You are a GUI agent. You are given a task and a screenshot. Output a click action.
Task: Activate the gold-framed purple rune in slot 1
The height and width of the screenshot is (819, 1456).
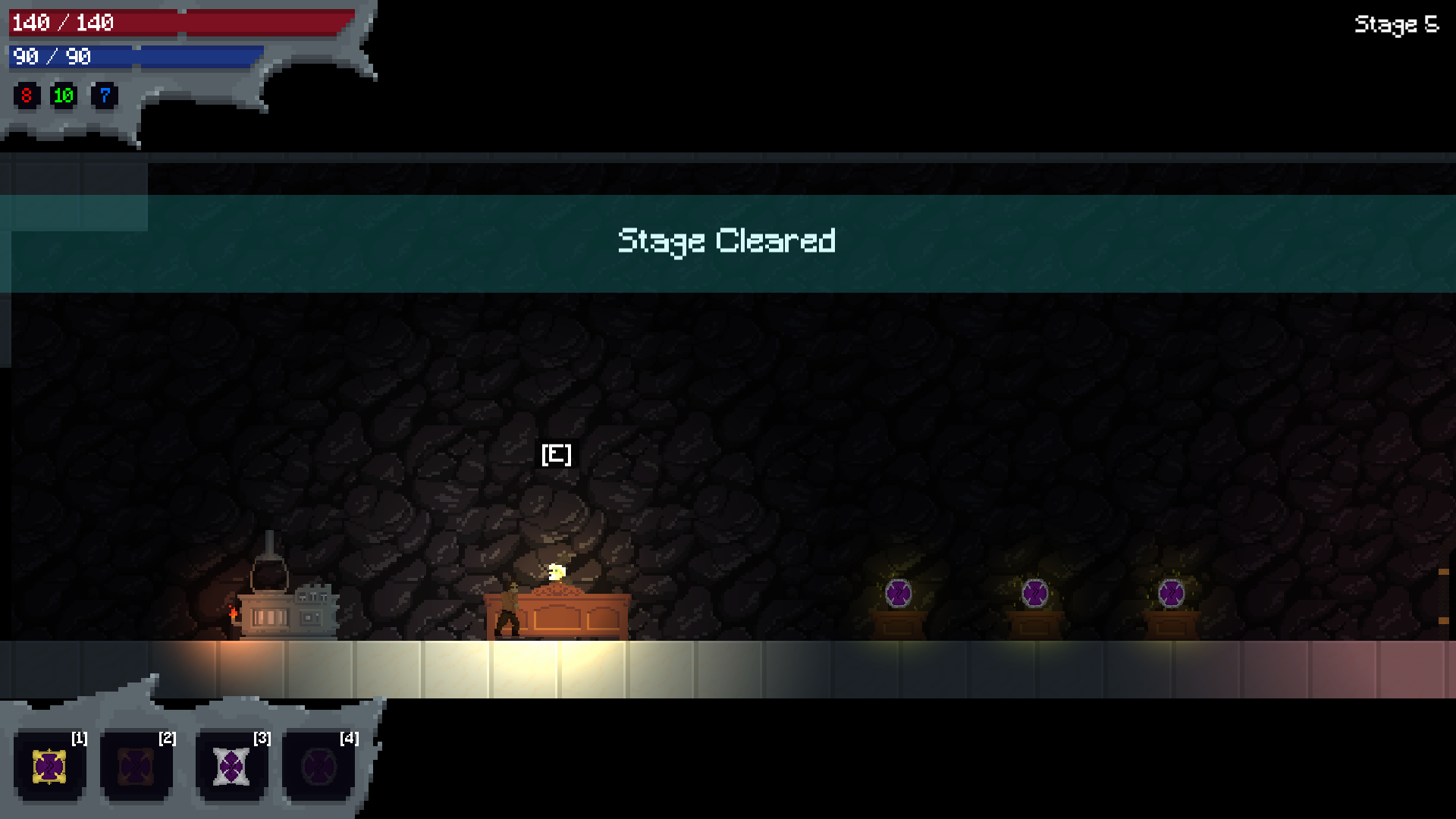pos(49,767)
